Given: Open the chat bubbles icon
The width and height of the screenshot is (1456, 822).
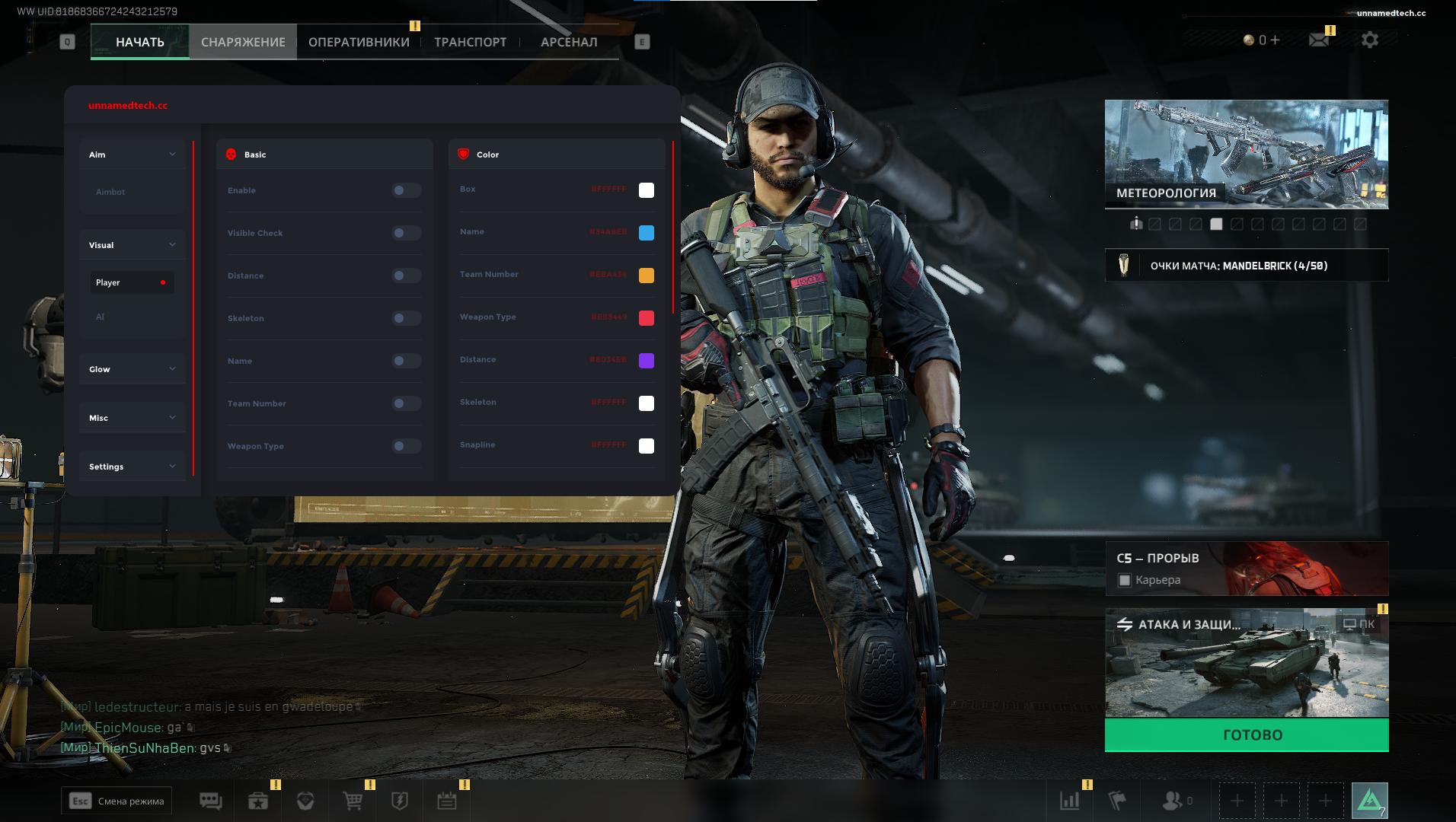Looking at the screenshot, I should coord(210,801).
